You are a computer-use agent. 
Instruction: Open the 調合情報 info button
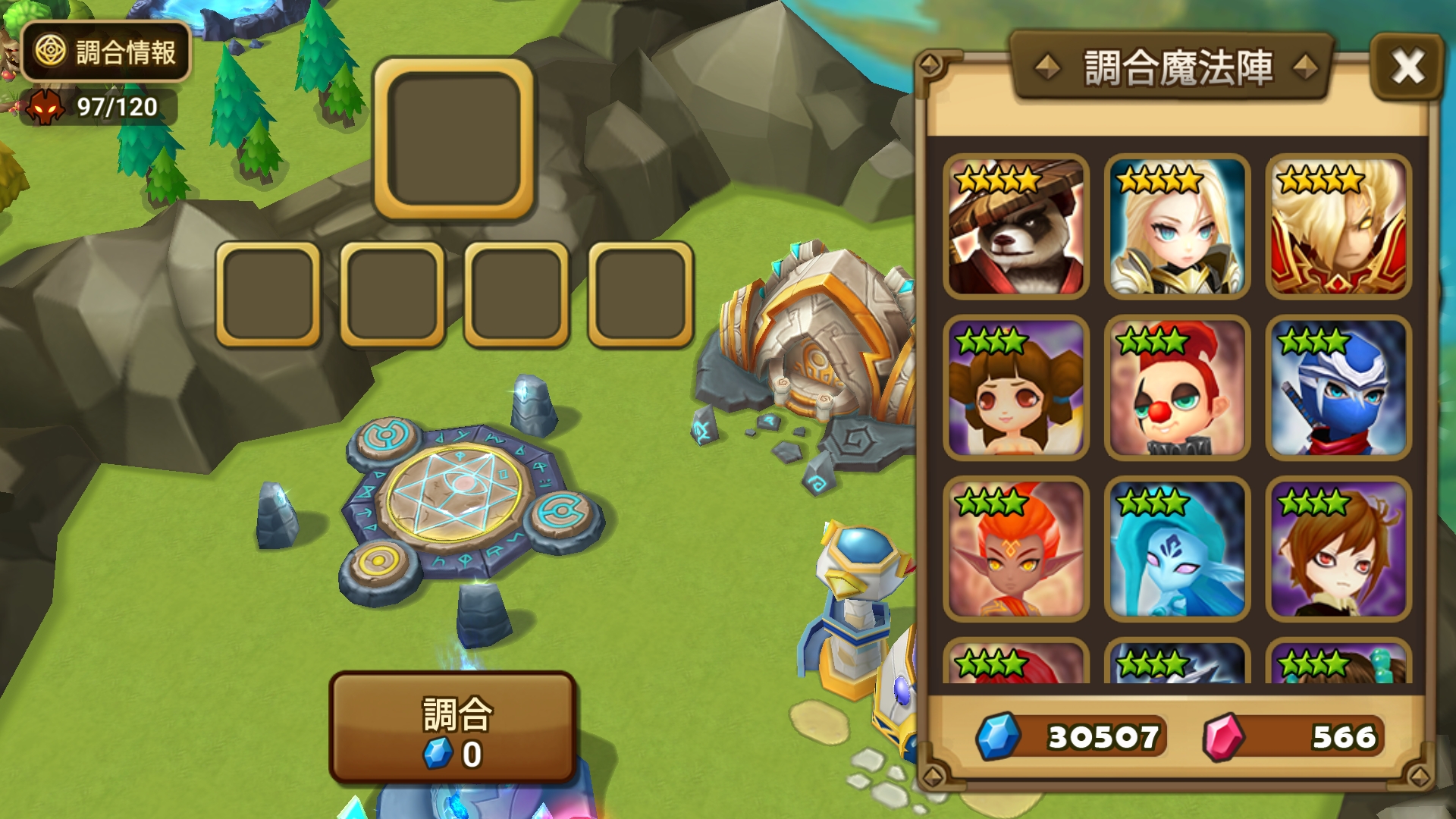(106, 52)
